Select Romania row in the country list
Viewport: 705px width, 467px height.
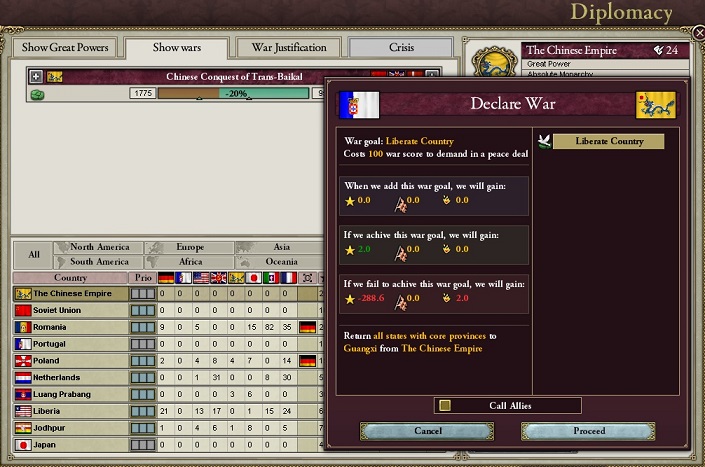[x=70, y=327]
